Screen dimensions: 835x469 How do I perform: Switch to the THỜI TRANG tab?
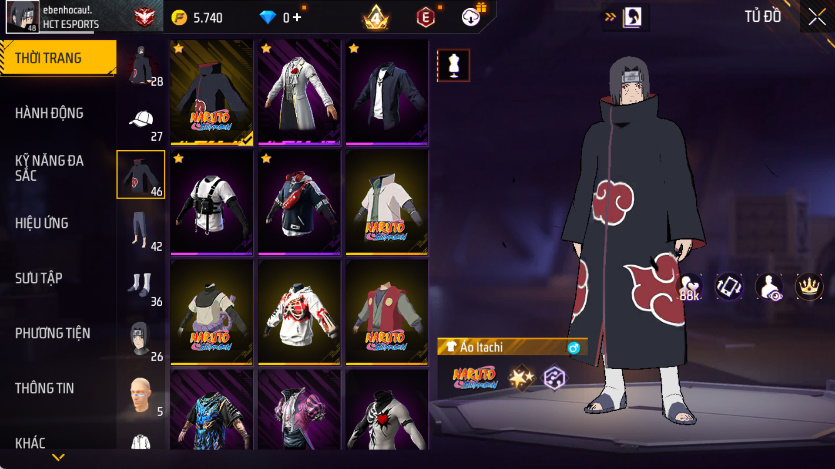click(x=57, y=58)
